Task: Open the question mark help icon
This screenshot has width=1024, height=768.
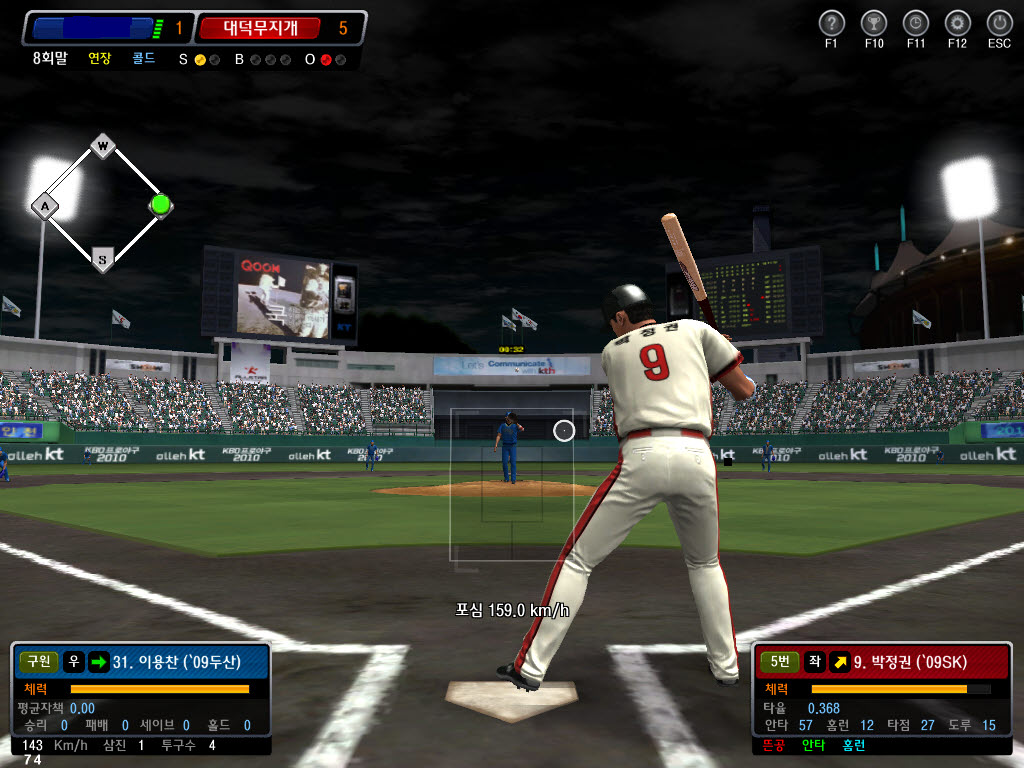Action: (832, 23)
